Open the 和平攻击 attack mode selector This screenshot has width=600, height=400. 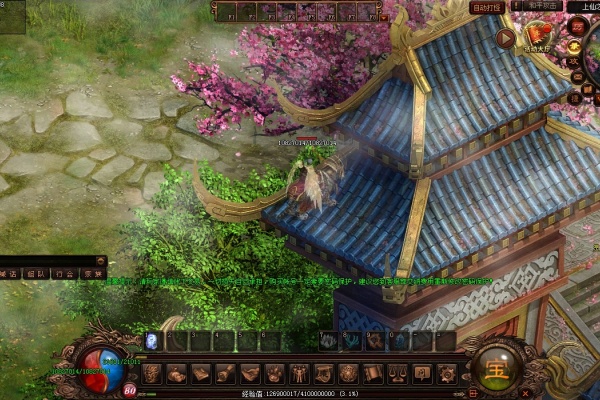[x=540, y=6]
